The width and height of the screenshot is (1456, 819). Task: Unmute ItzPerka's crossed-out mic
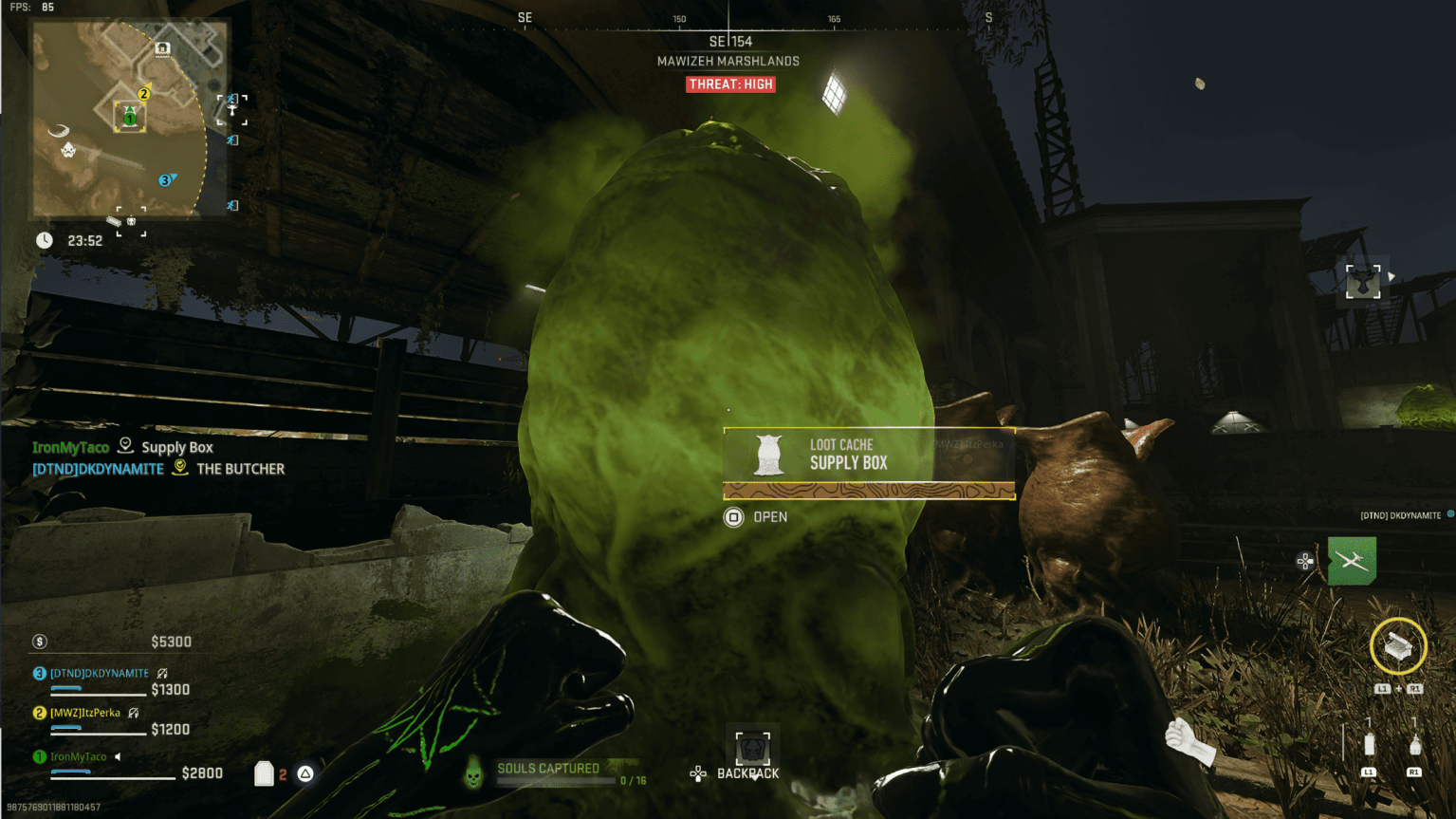(133, 713)
